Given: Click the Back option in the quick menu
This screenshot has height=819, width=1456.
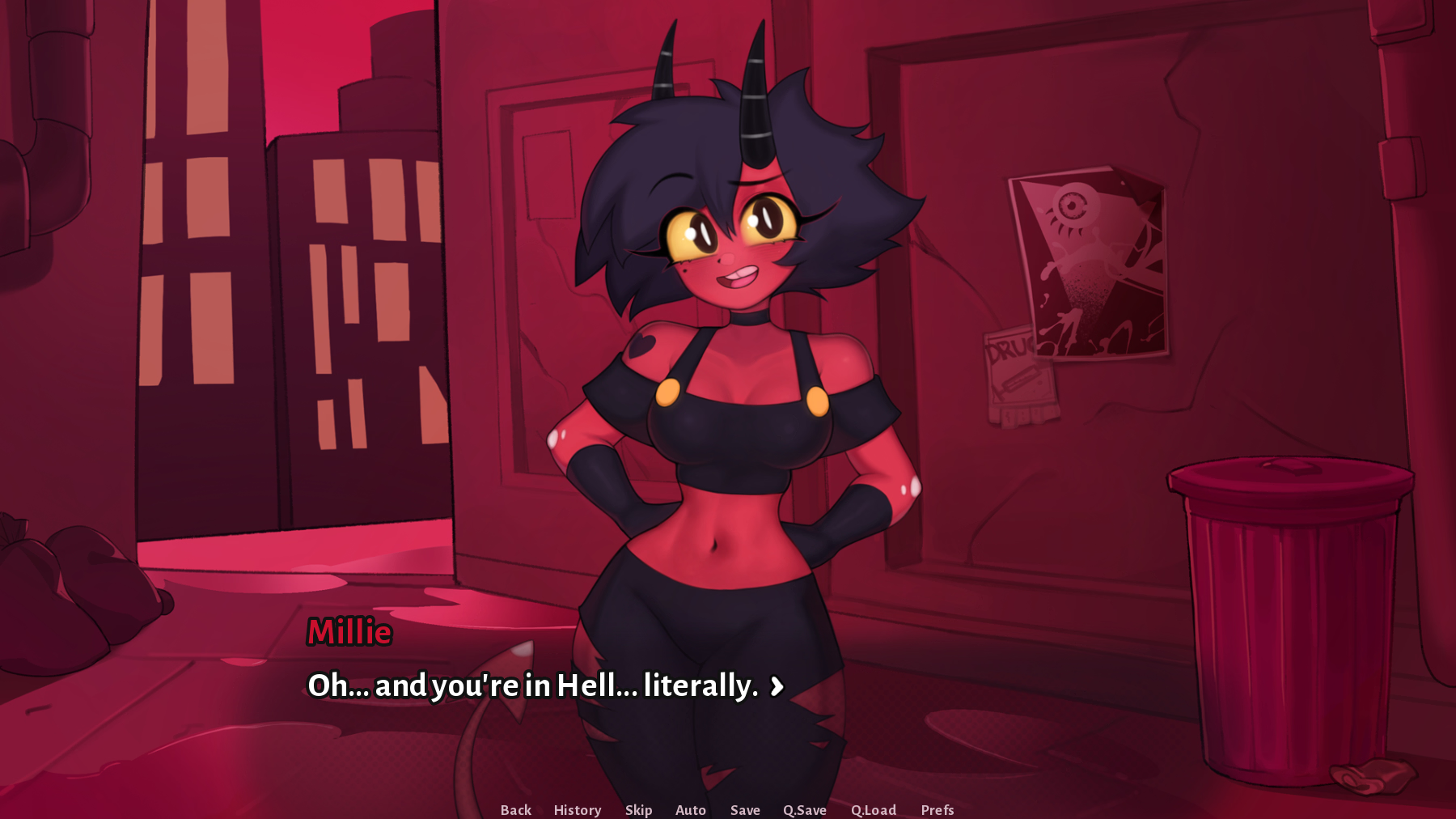Looking at the screenshot, I should point(515,809).
